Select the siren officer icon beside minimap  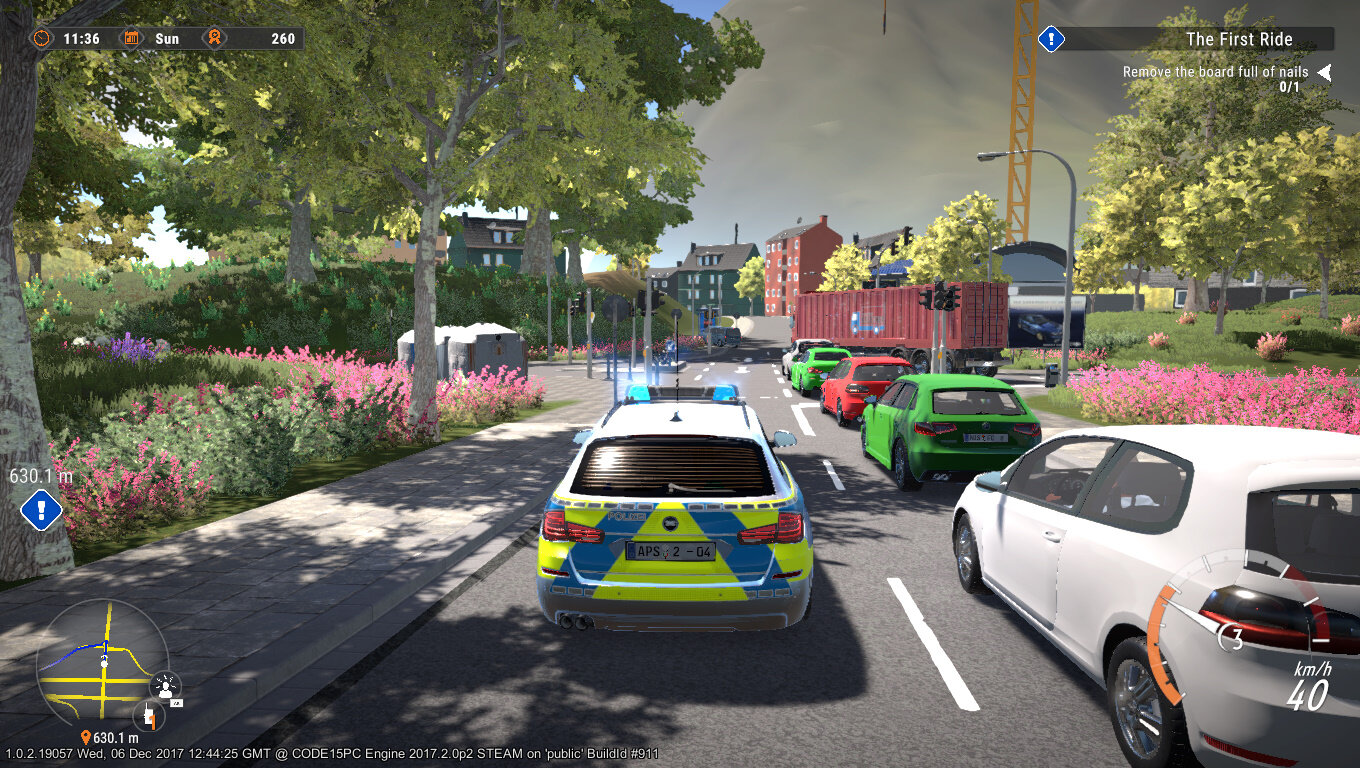(166, 687)
